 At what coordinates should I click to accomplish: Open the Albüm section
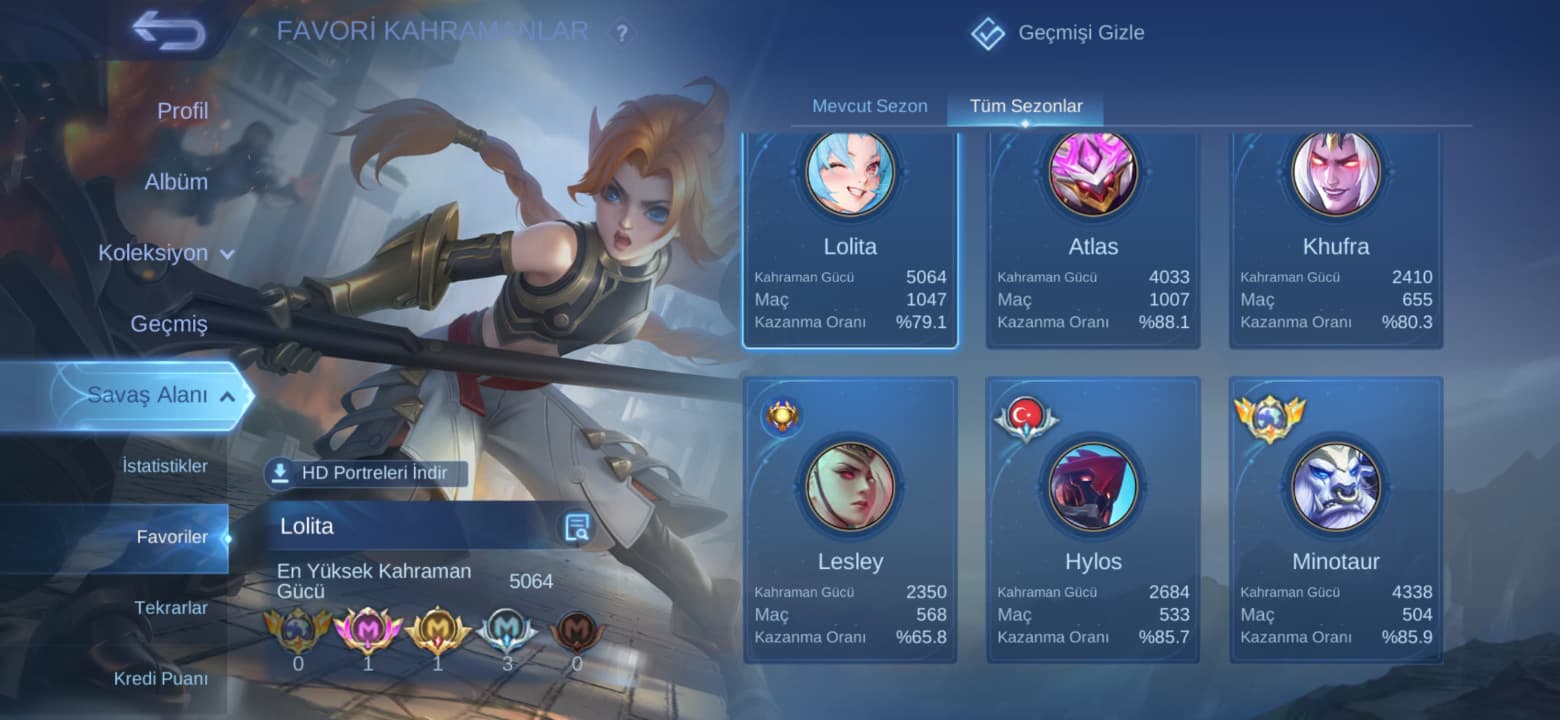(x=176, y=182)
